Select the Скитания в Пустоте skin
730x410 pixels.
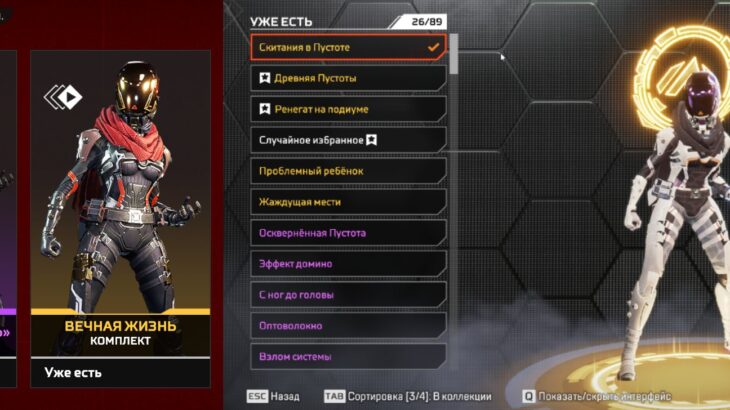point(348,47)
